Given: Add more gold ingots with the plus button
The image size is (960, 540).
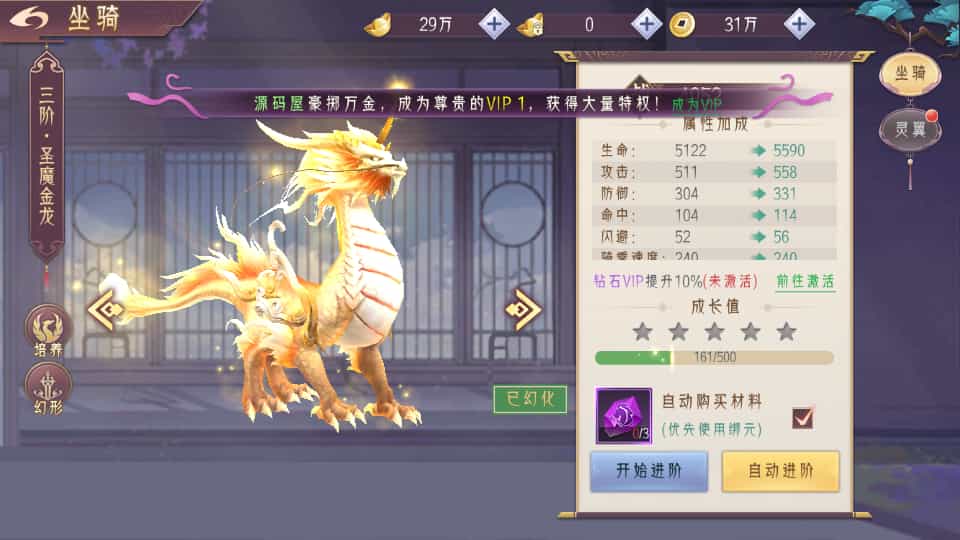Looking at the screenshot, I should [494, 23].
